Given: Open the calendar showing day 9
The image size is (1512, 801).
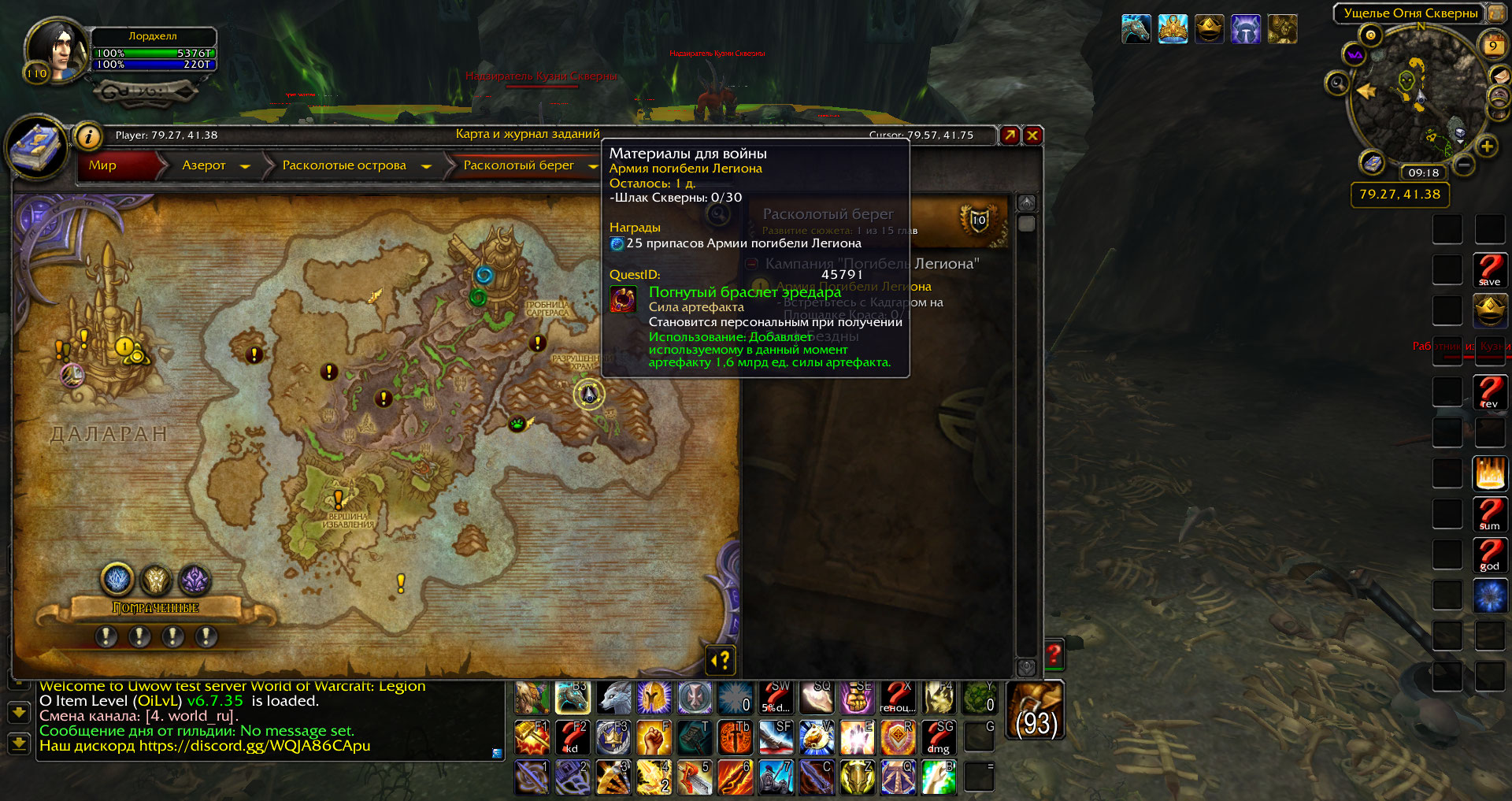Looking at the screenshot, I should pos(1492,45).
